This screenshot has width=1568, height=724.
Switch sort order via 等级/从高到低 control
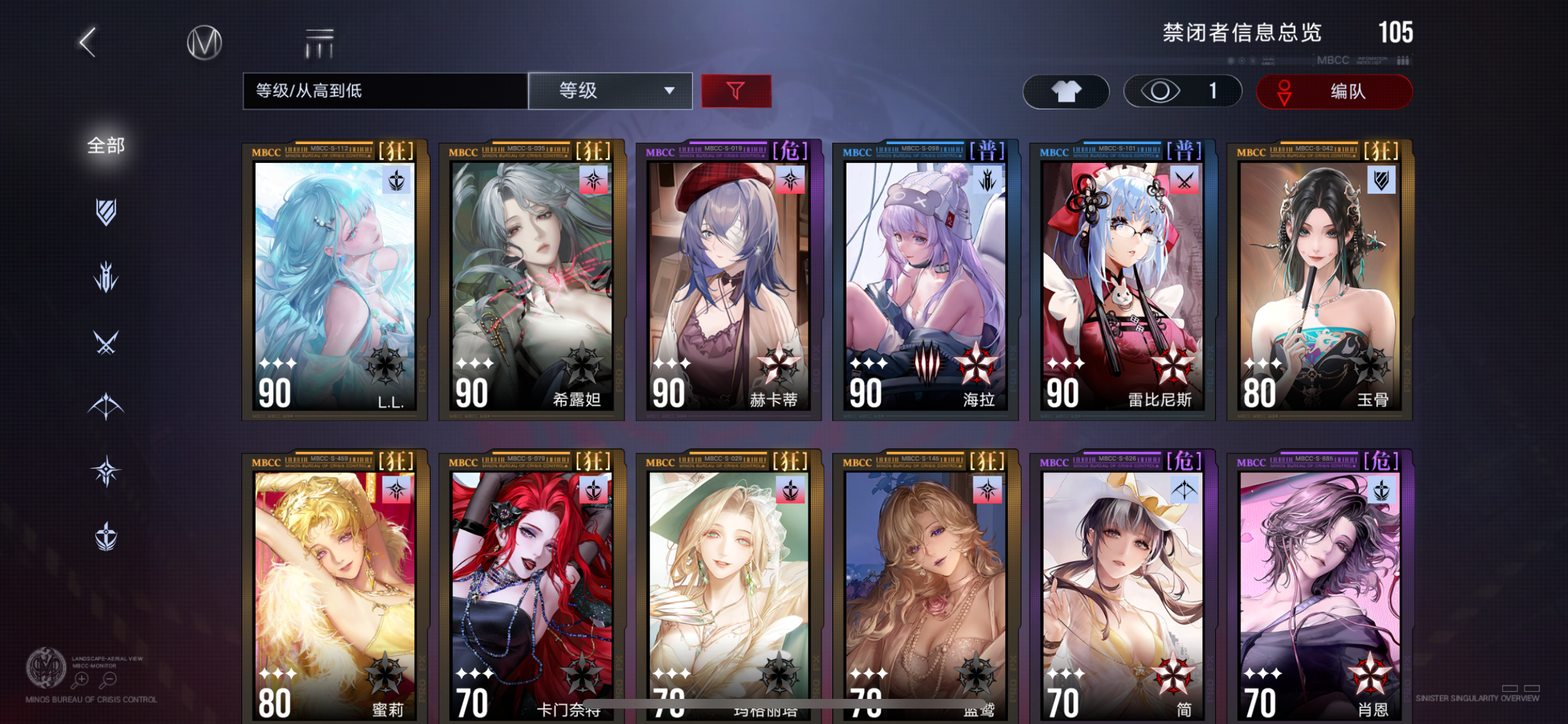[383, 91]
